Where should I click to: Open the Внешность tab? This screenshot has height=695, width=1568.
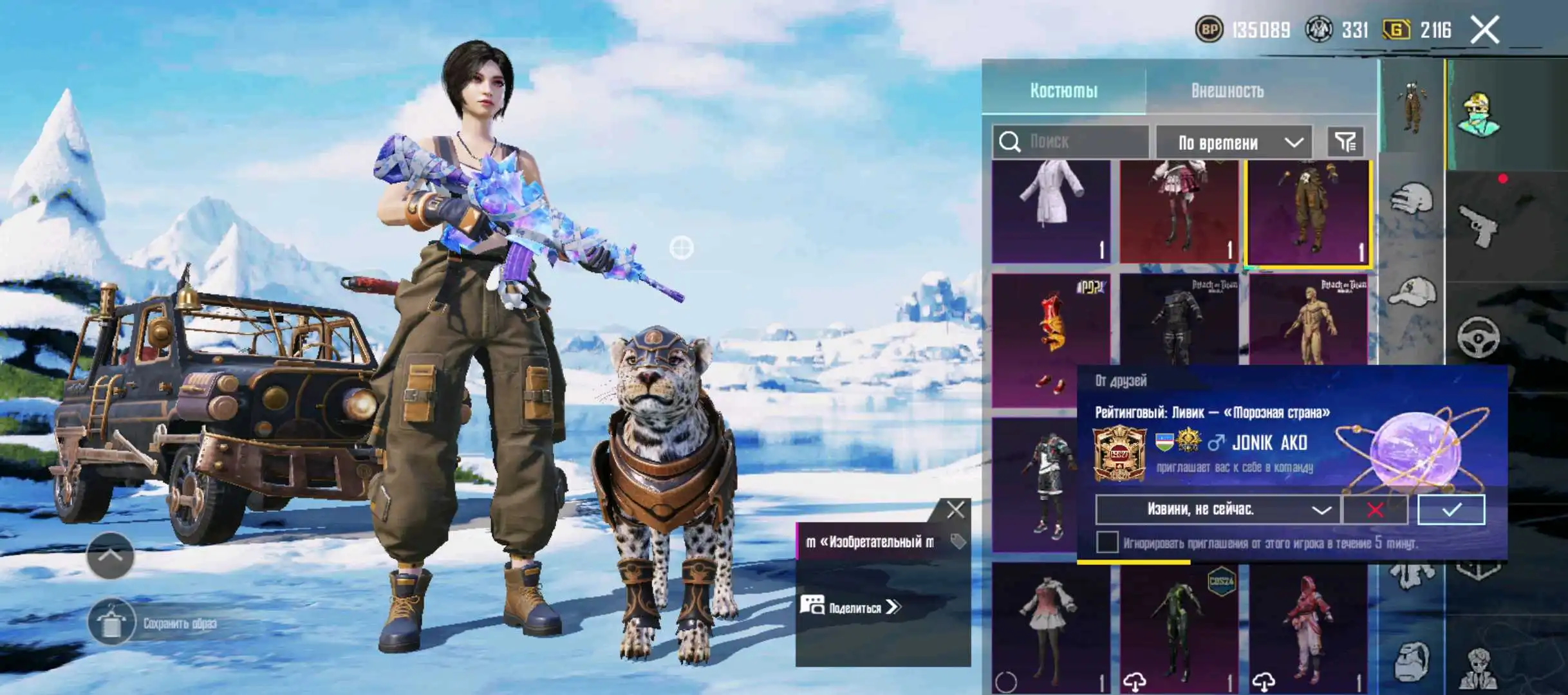tap(1227, 90)
